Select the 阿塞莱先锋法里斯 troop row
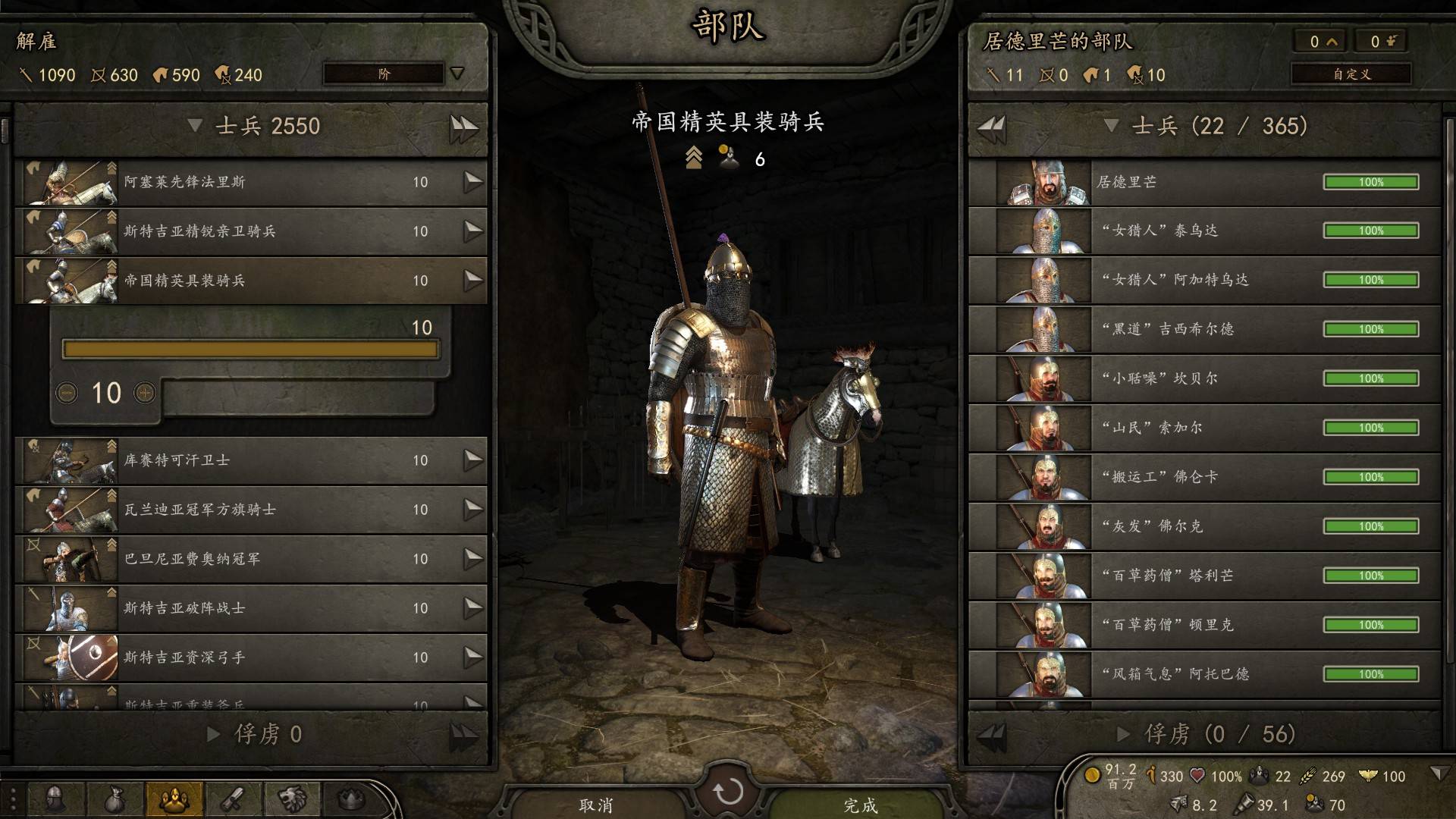 tap(250, 182)
